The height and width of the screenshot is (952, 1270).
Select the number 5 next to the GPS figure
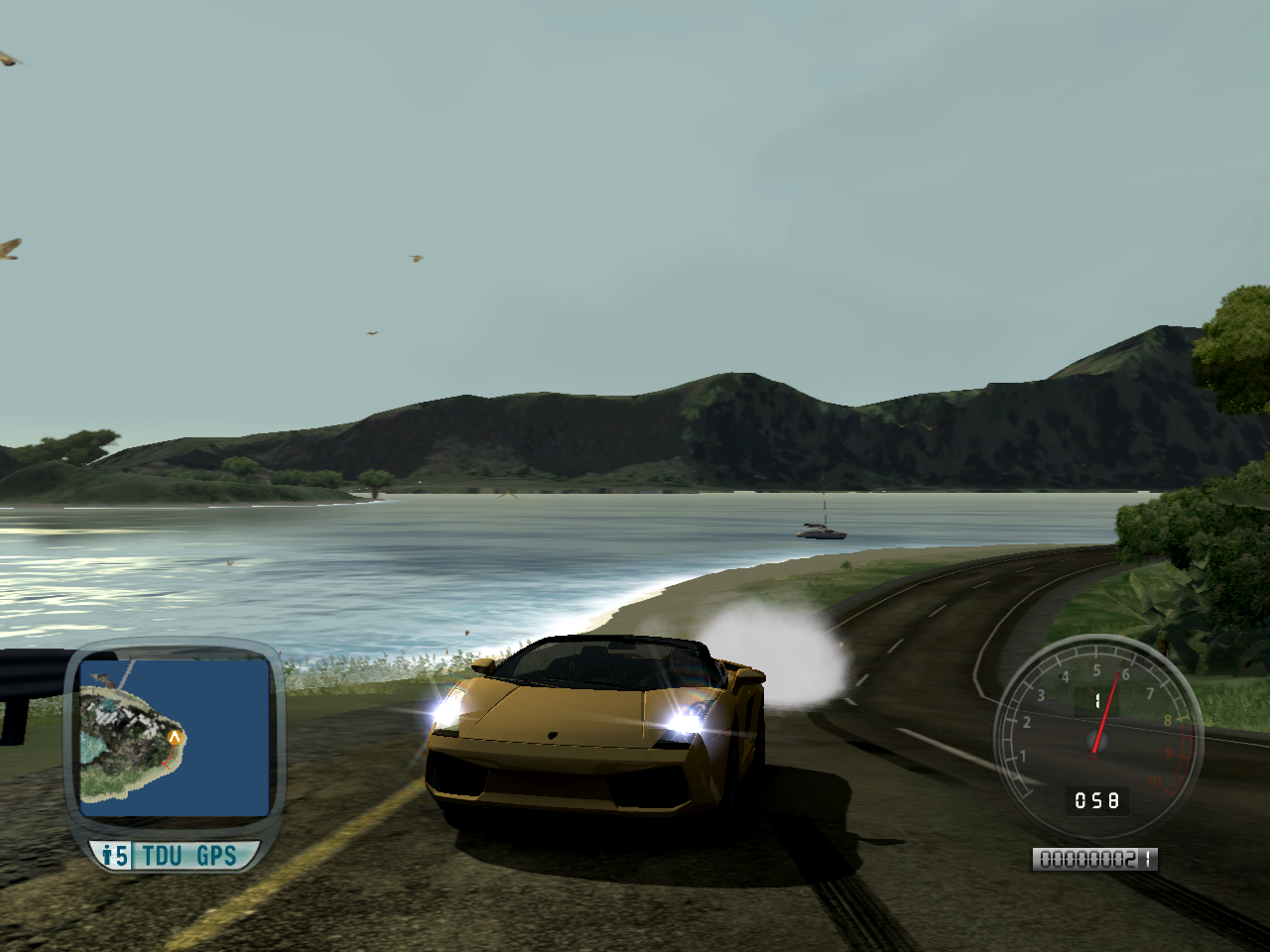point(120,853)
